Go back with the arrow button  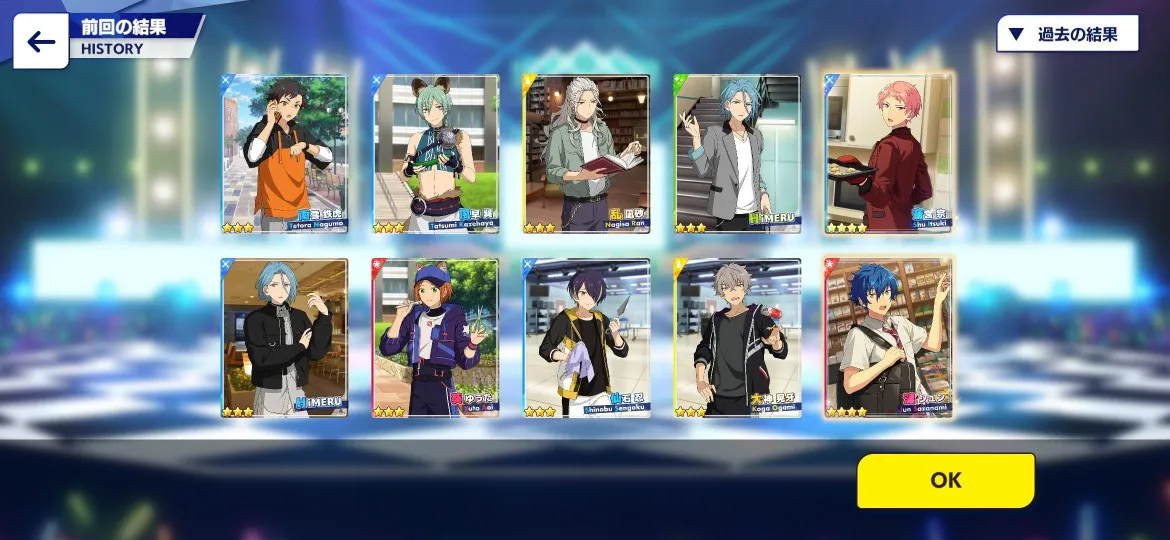click(x=41, y=42)
